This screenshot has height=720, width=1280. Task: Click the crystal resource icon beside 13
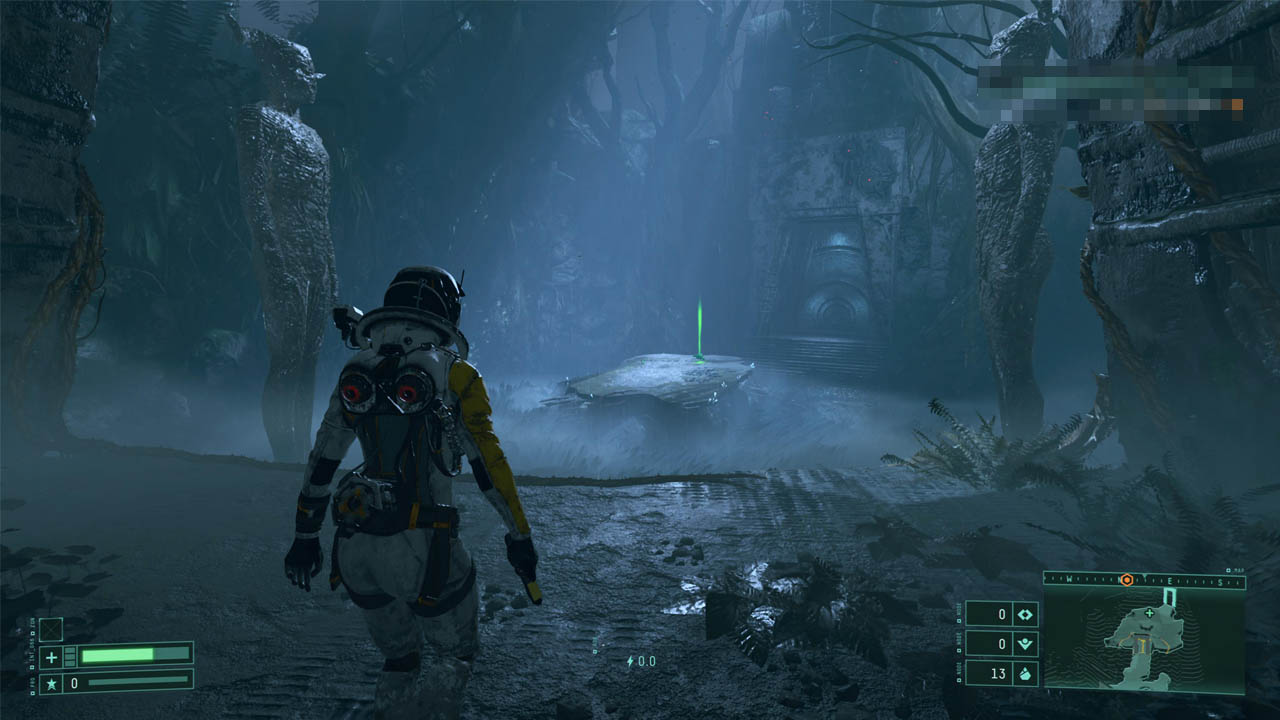1025,673
